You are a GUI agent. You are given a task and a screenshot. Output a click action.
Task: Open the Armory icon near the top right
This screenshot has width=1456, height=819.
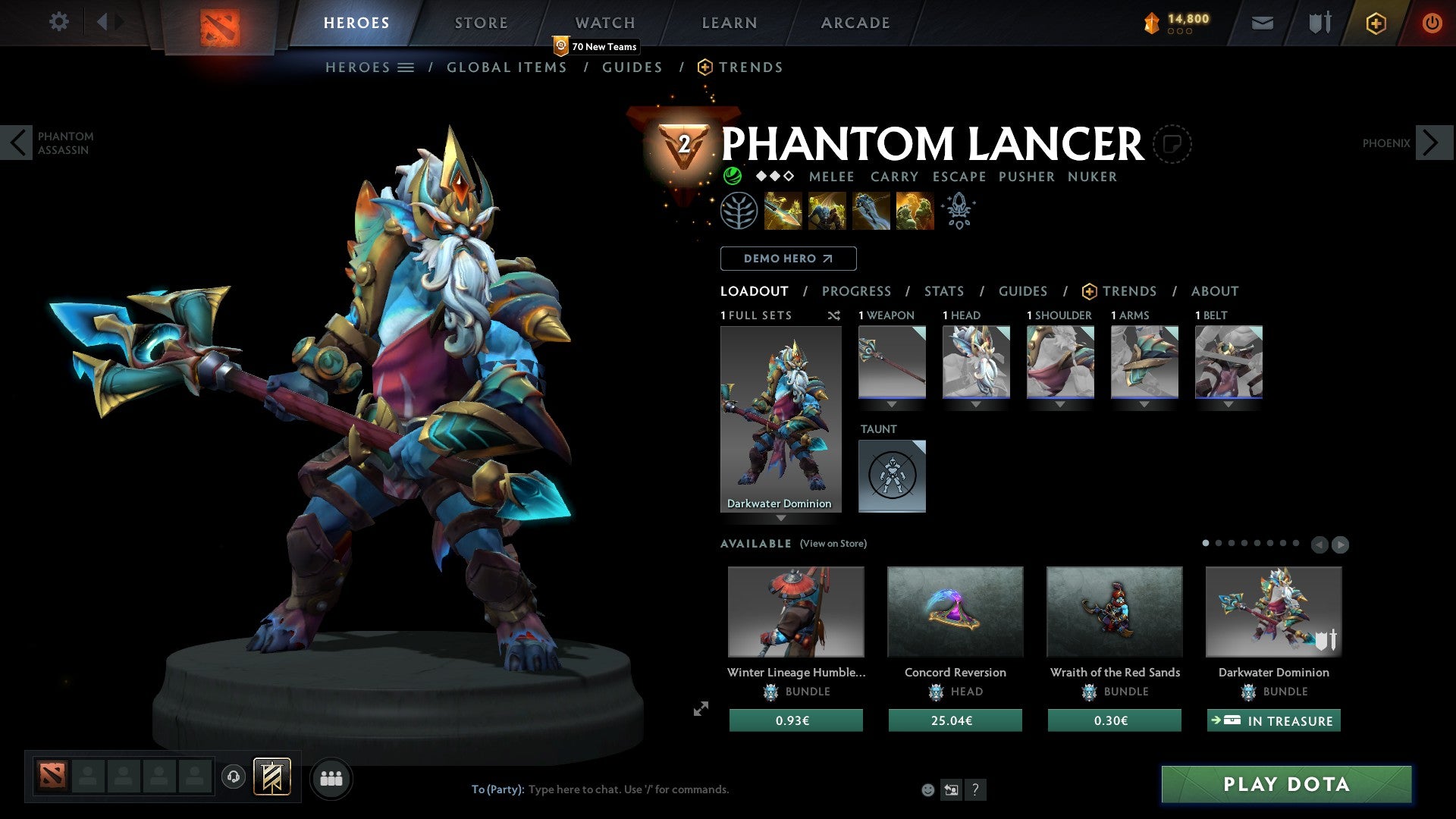1319,23
